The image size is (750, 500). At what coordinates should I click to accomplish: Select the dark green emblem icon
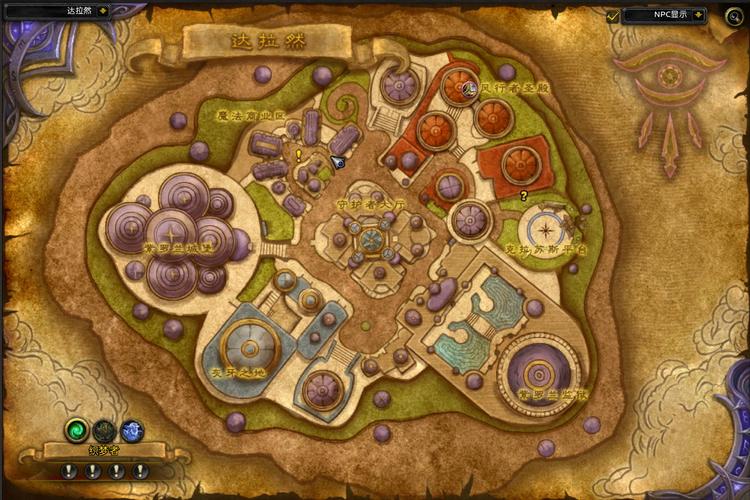[x=104, y=430]
